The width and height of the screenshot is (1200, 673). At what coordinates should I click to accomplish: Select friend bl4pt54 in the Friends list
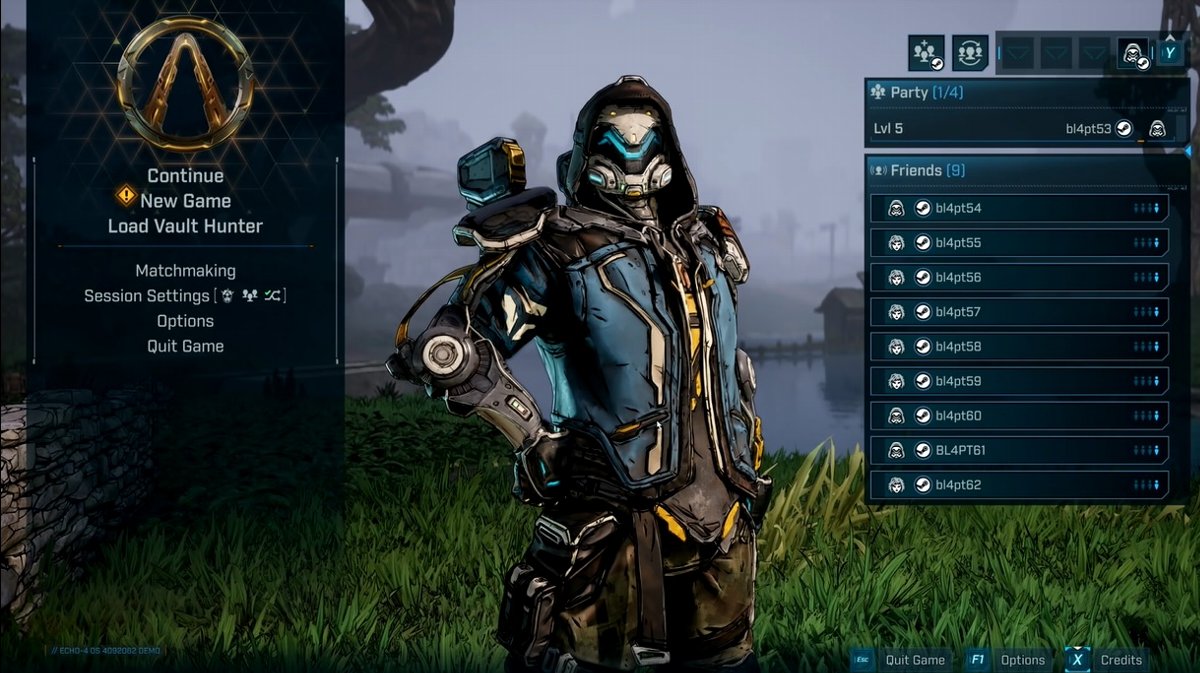click(x=1018, y=208)
